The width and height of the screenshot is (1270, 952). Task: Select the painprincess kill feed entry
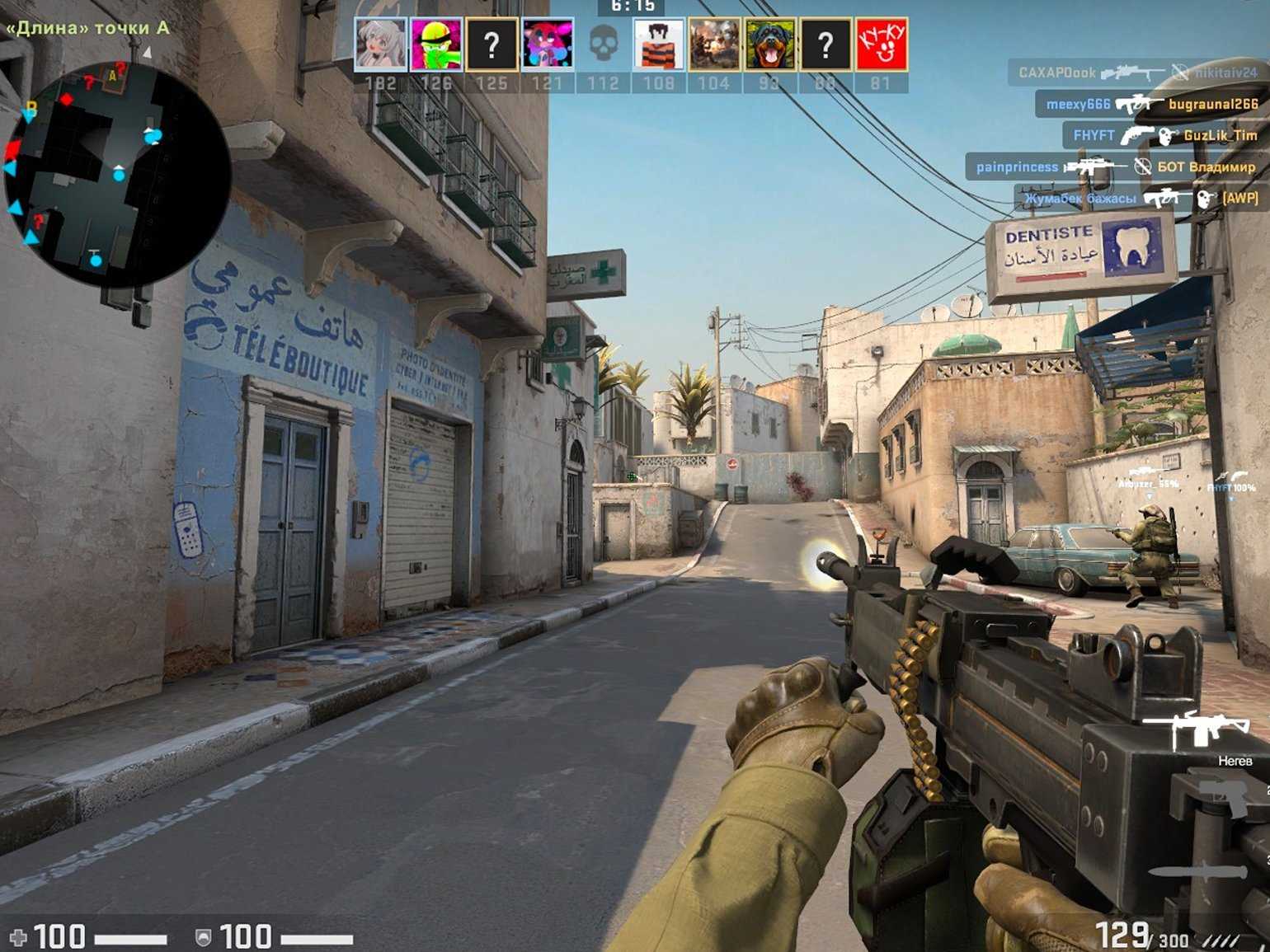pyautogui.click(x=1115, y=166)
